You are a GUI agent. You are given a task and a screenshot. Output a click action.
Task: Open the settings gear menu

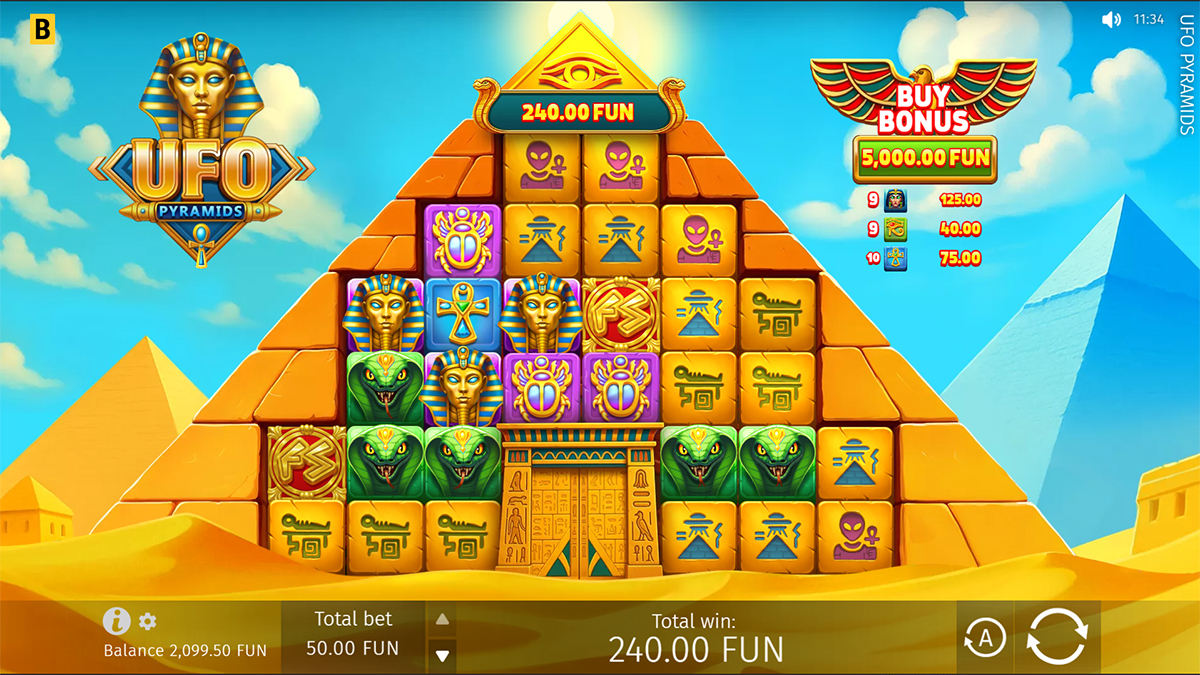click(148, 622)
